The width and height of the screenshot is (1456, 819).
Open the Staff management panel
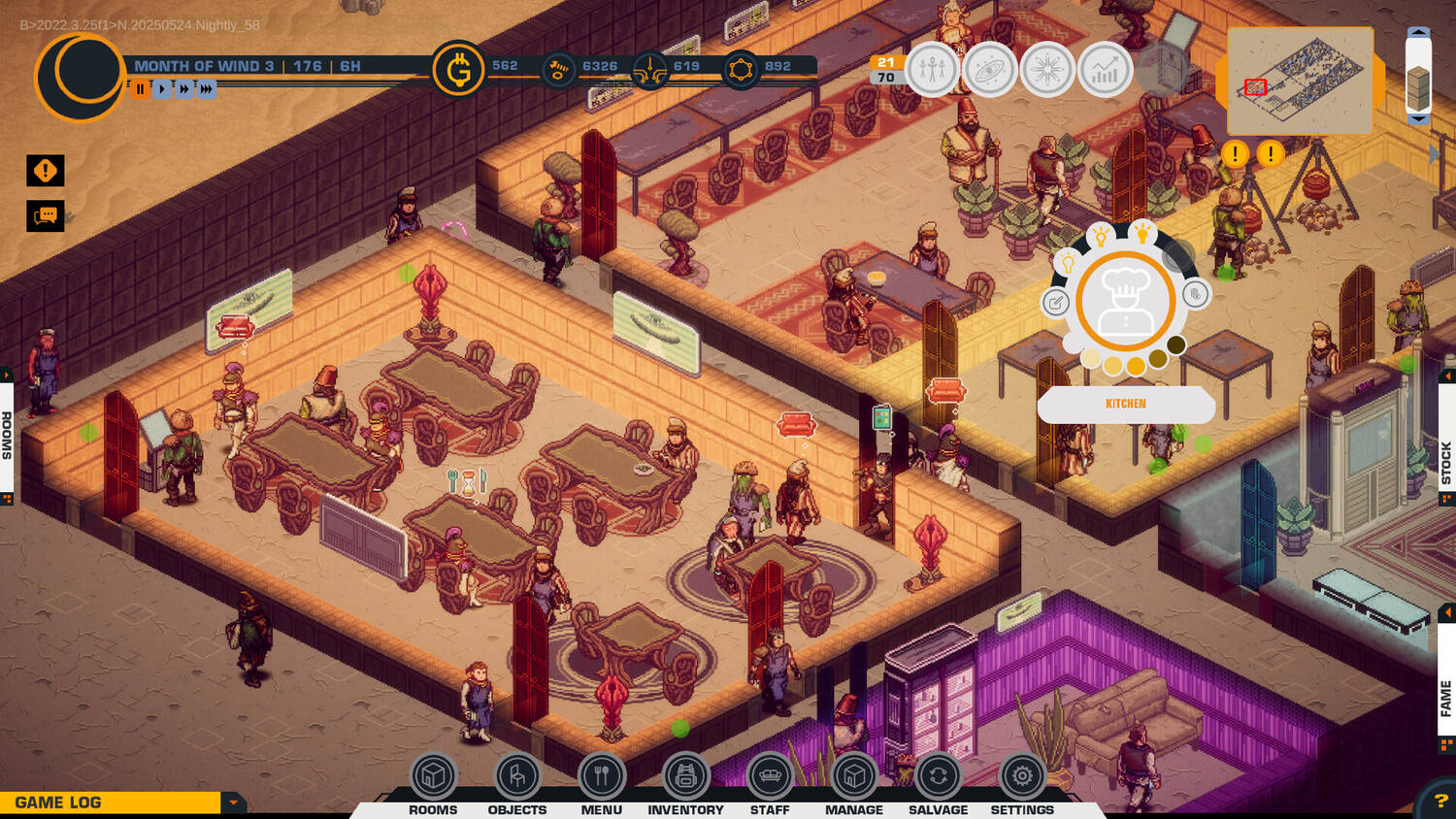pyautogui.click(x=770, y=776)
